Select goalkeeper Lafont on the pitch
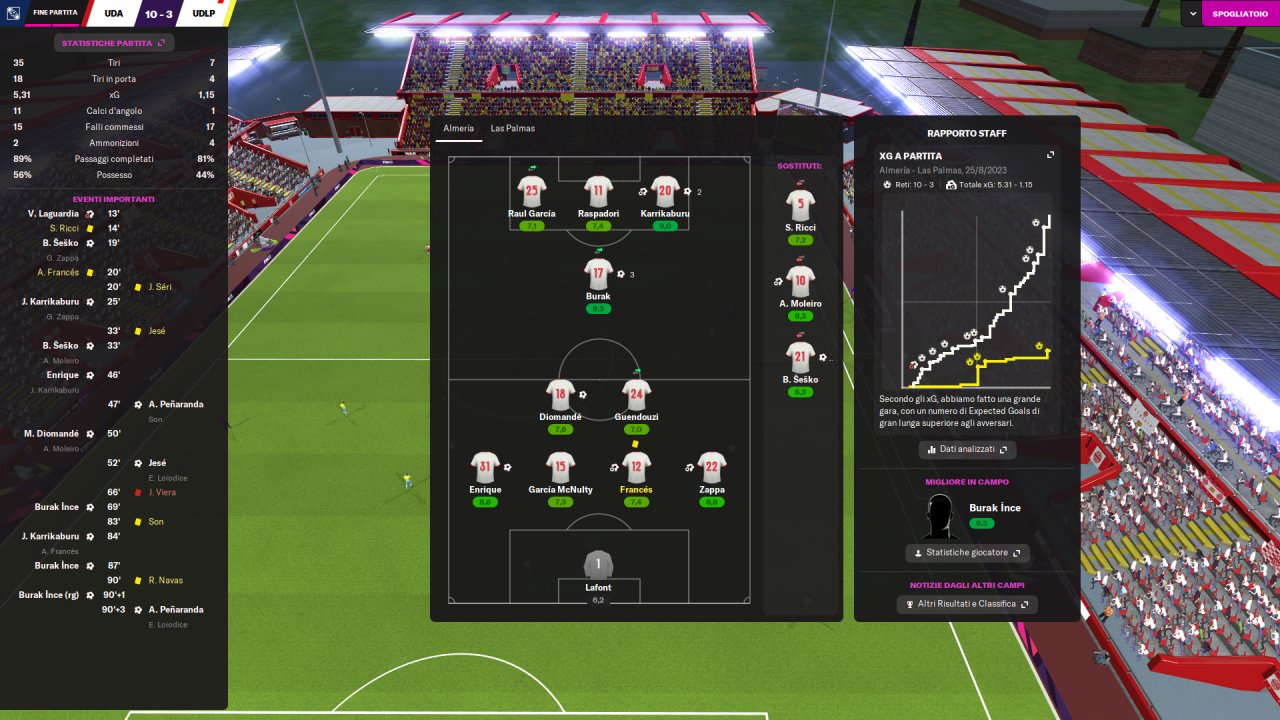The height and width of the screenshot is (720, 1280). [598, 565]
